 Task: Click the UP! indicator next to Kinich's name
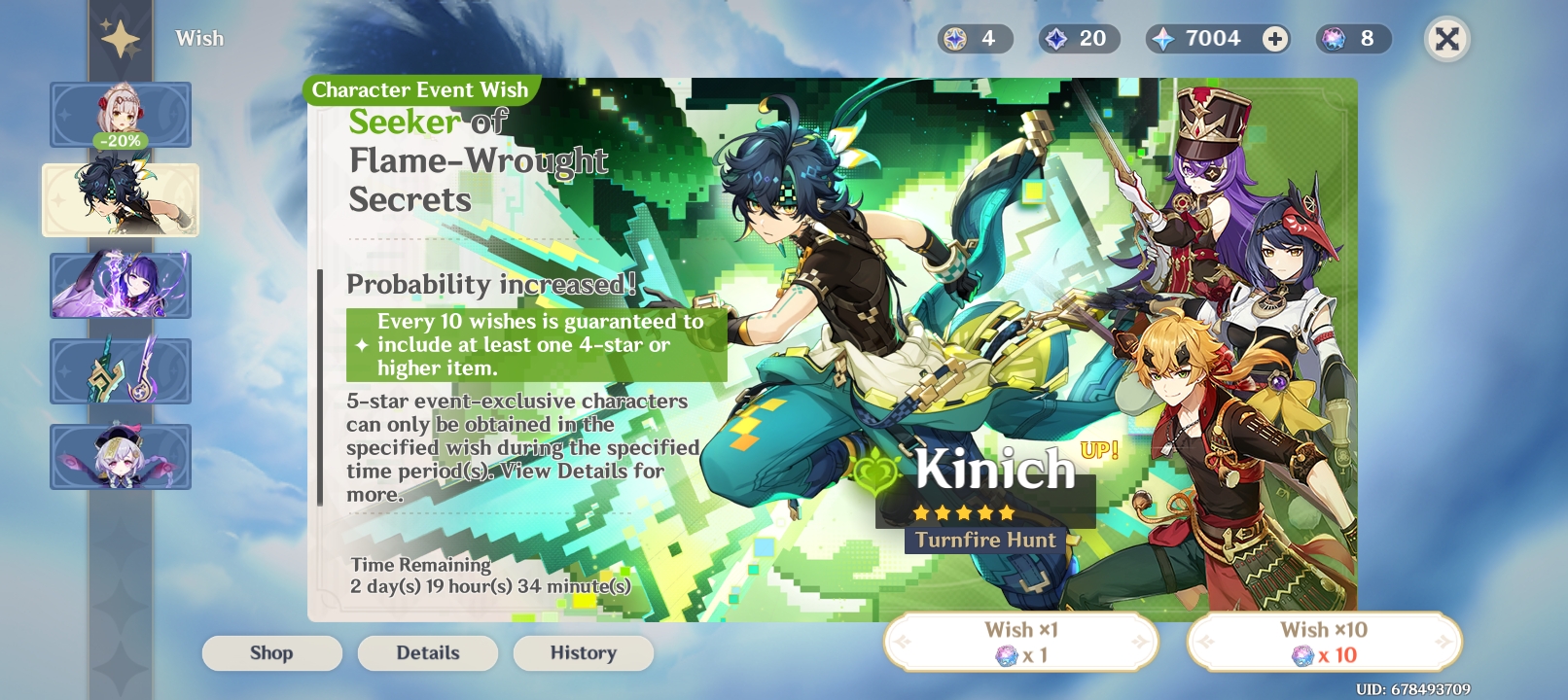1097,451
